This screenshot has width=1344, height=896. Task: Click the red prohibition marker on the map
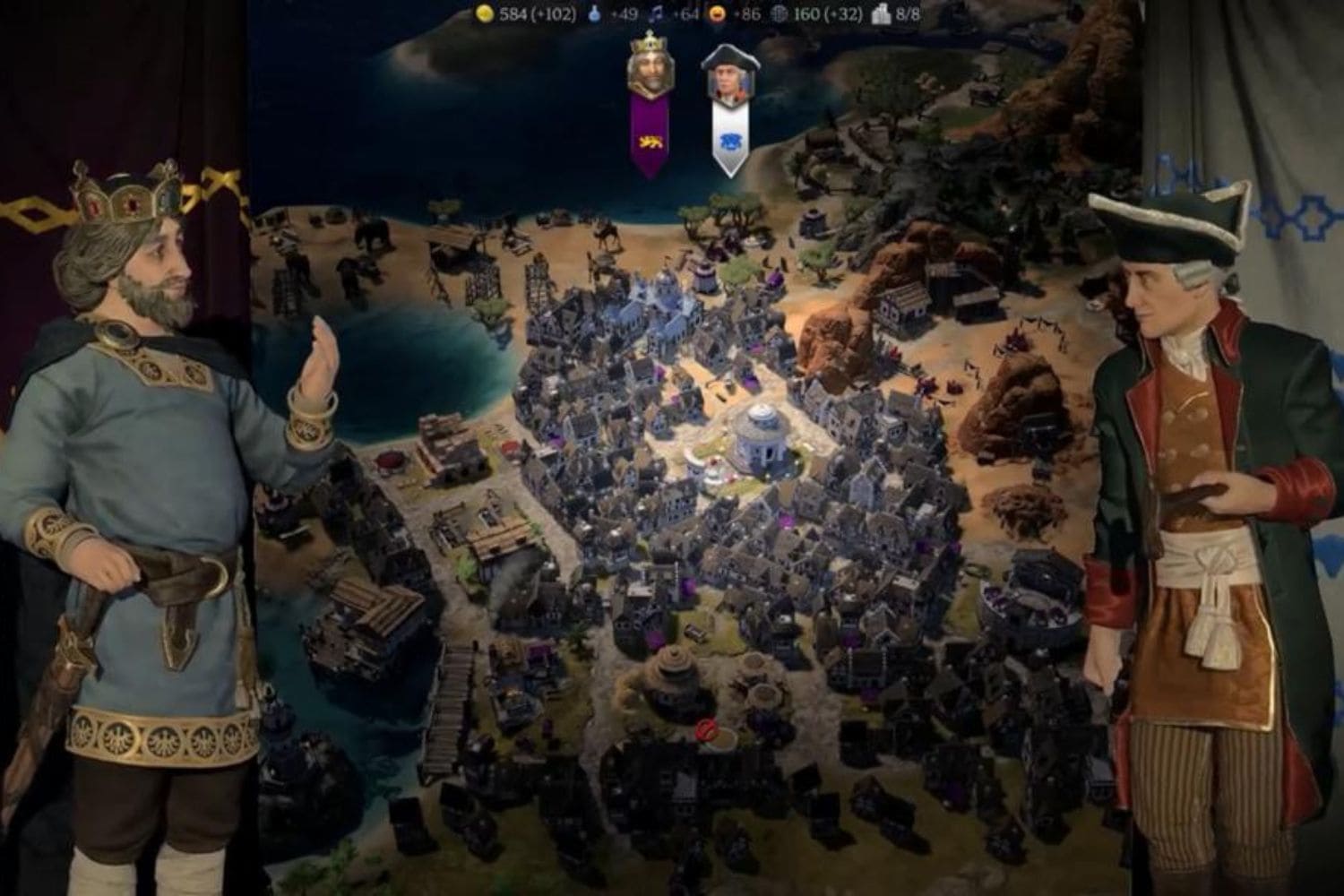point(705,732)
